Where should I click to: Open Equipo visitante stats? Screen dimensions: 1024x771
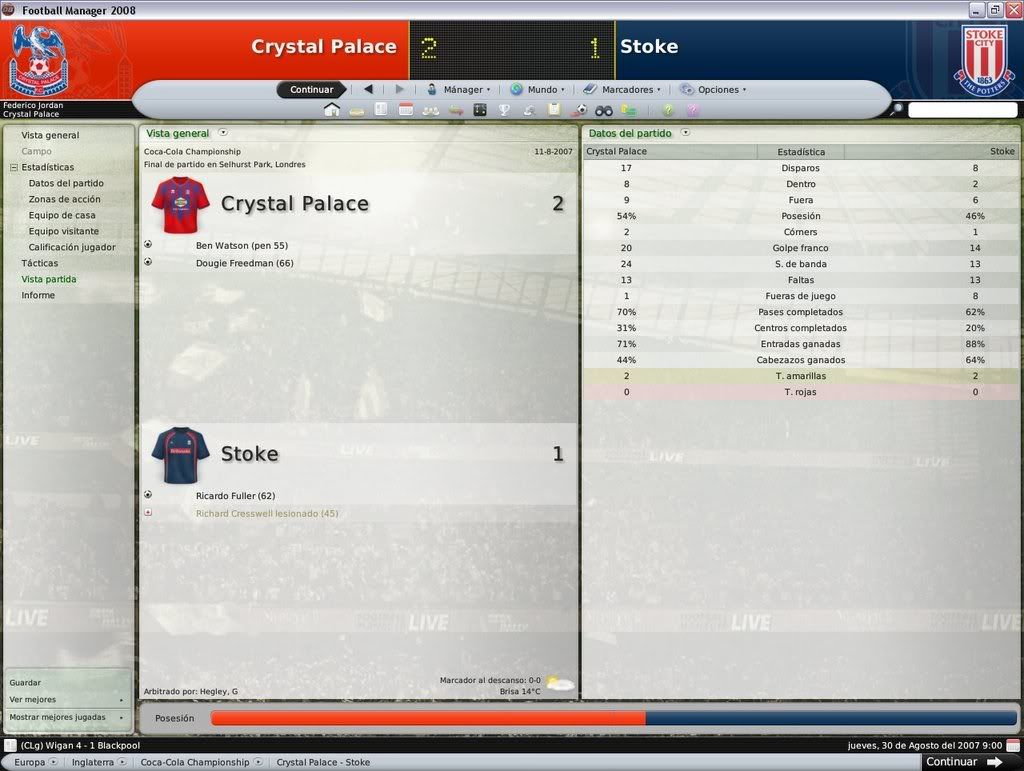(64, 231)
